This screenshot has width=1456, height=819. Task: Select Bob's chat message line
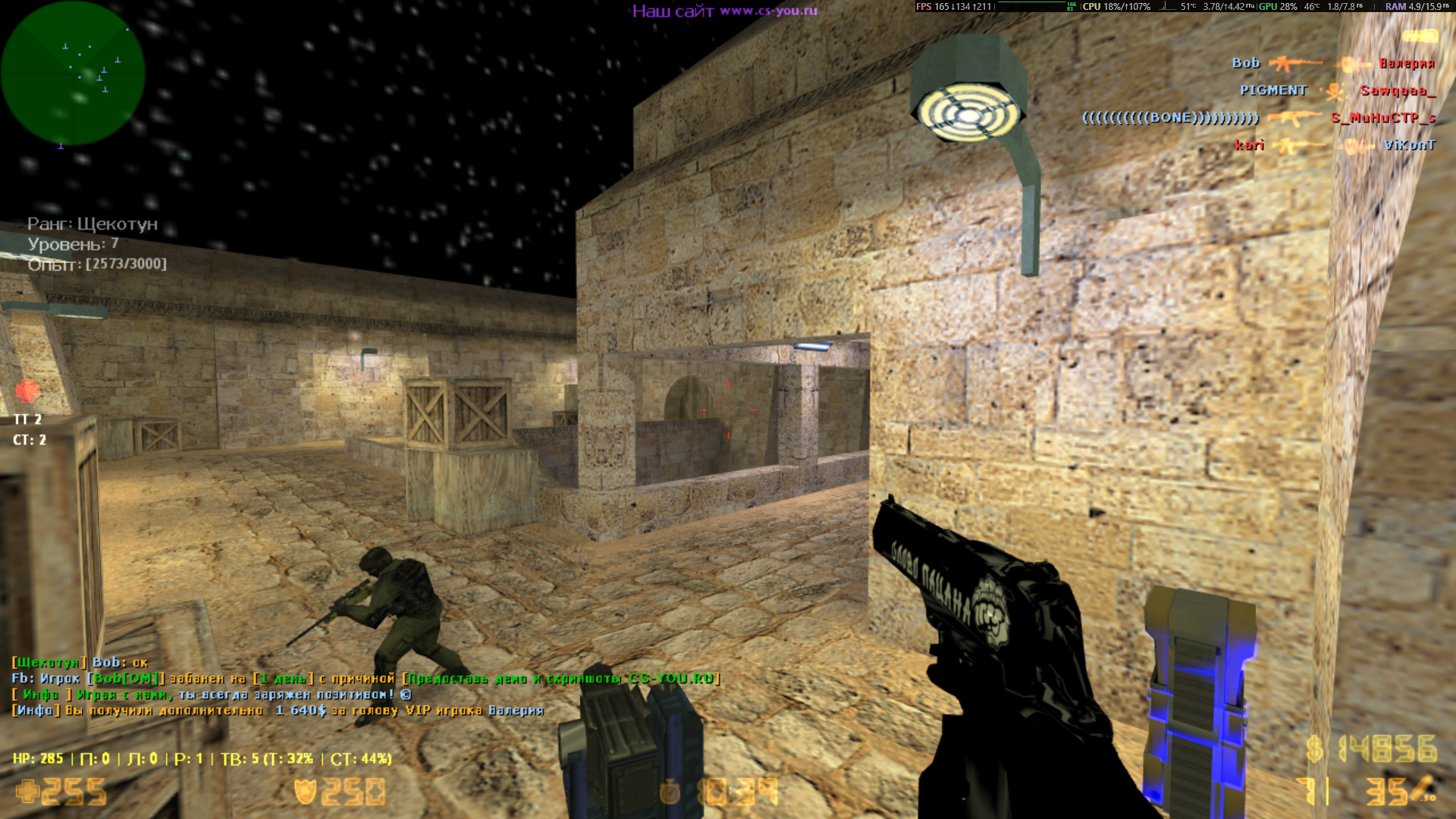80,662
